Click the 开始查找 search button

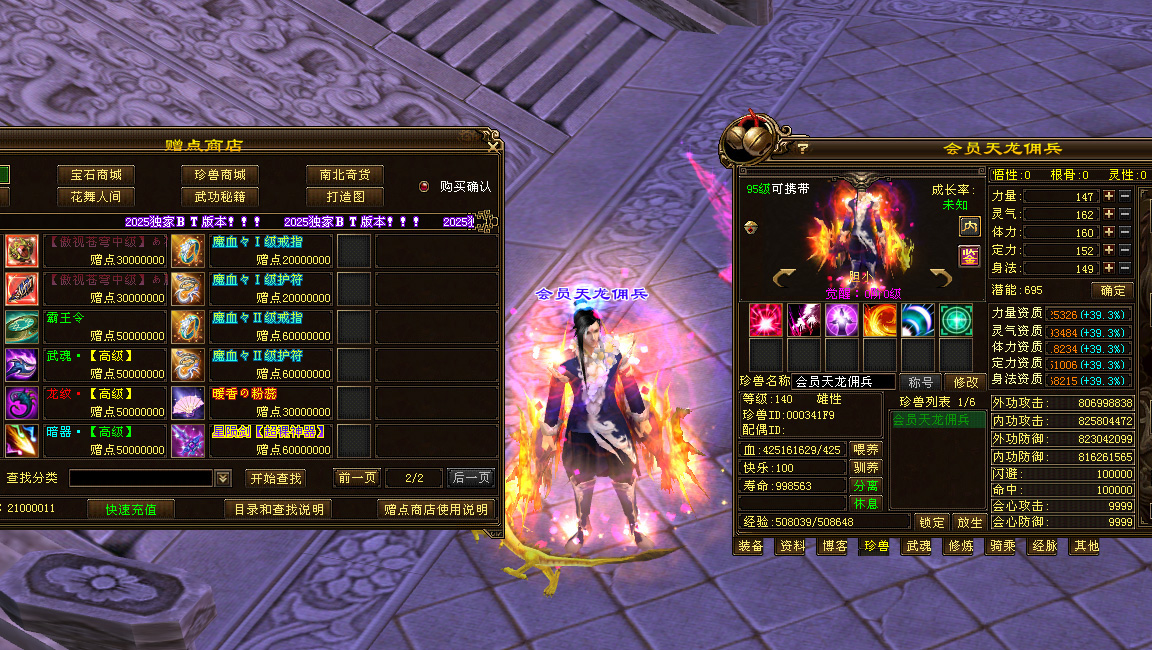point(275,479)
